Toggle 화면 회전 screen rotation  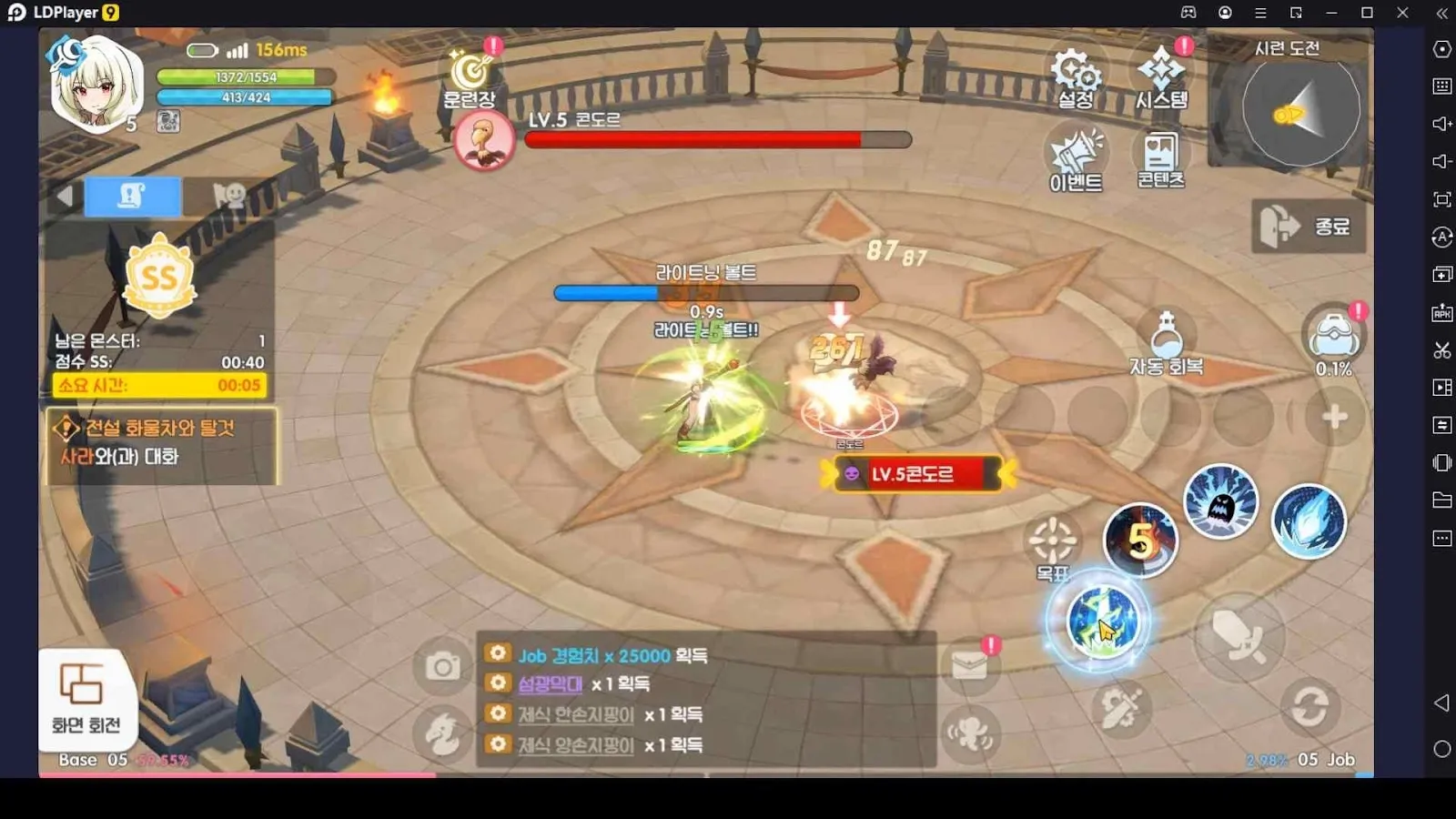(86, 696)
